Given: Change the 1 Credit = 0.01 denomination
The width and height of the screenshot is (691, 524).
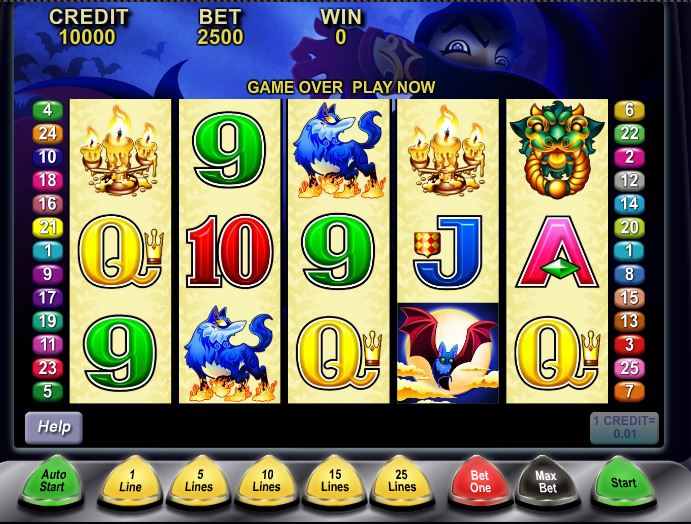Looking at the screenshot, I should pyautogui.click(x=624, y=428).
